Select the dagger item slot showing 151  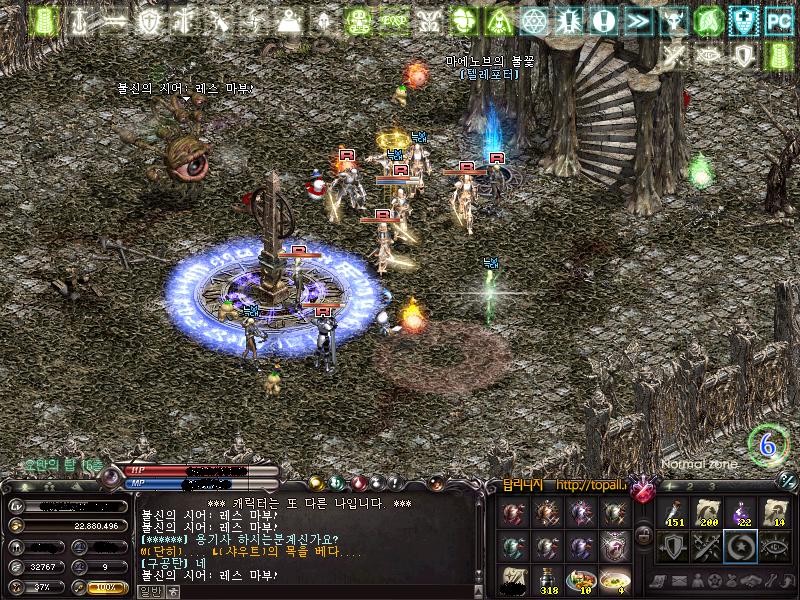coord(672,513)
